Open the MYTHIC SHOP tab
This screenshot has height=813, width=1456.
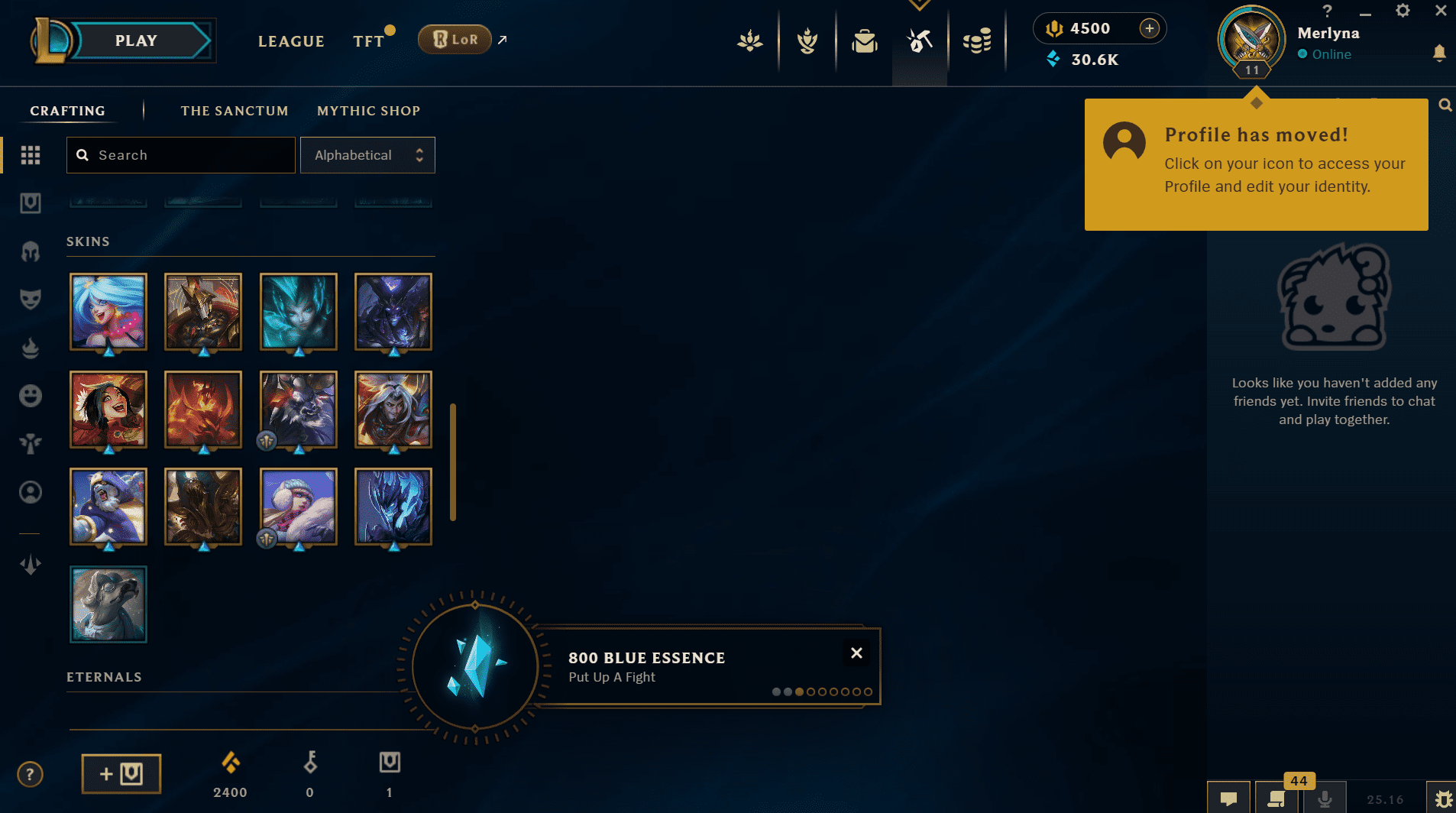369,111
